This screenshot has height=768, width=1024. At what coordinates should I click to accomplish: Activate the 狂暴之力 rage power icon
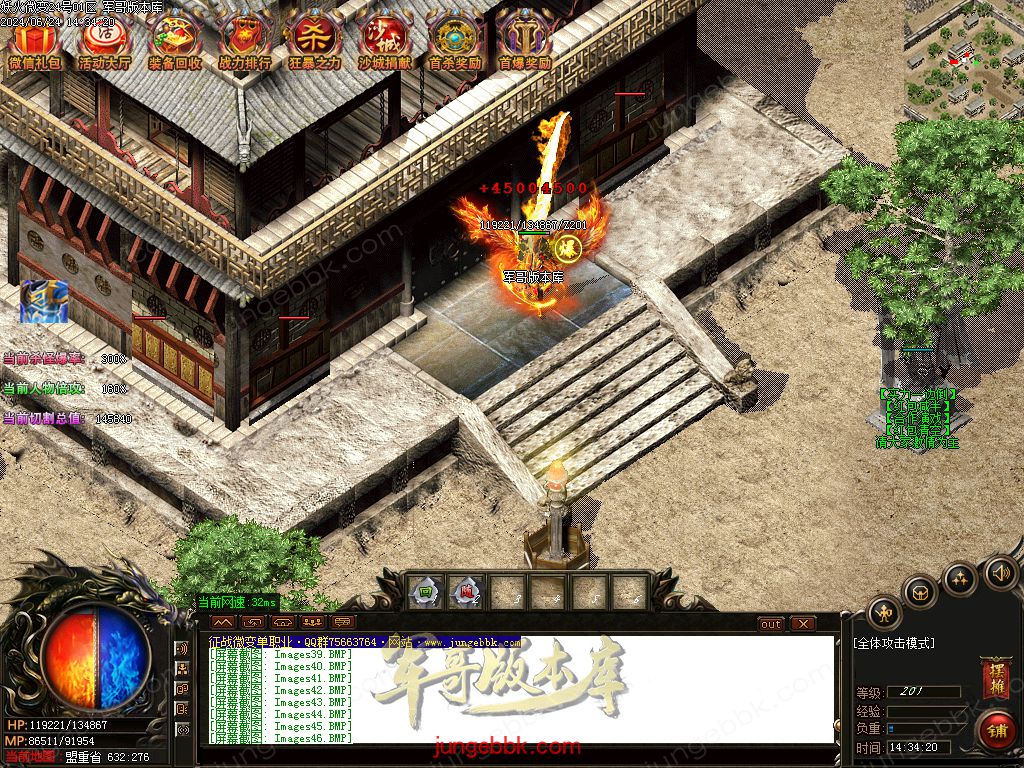314,42
